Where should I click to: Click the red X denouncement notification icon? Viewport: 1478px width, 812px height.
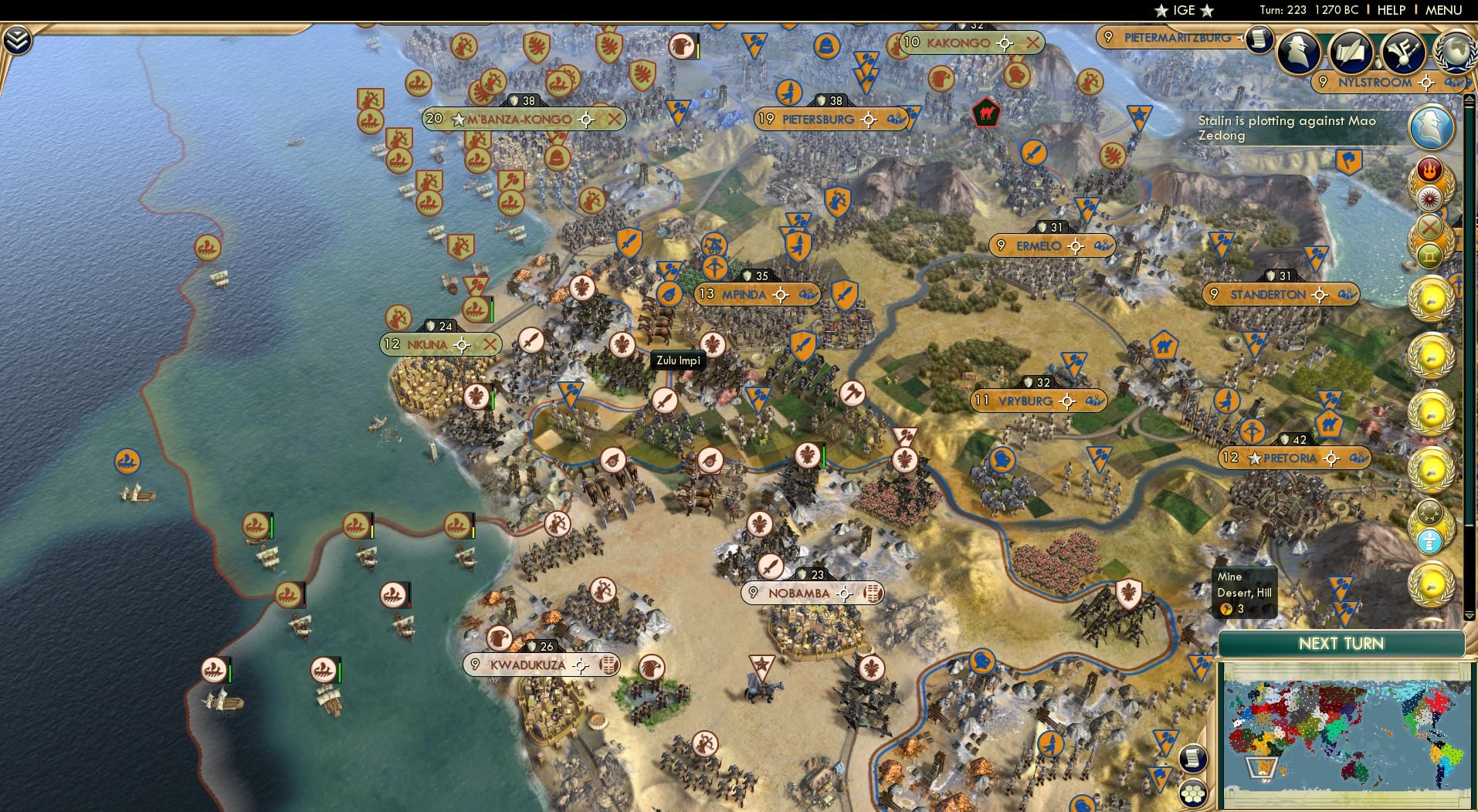tap(1428, 225)
